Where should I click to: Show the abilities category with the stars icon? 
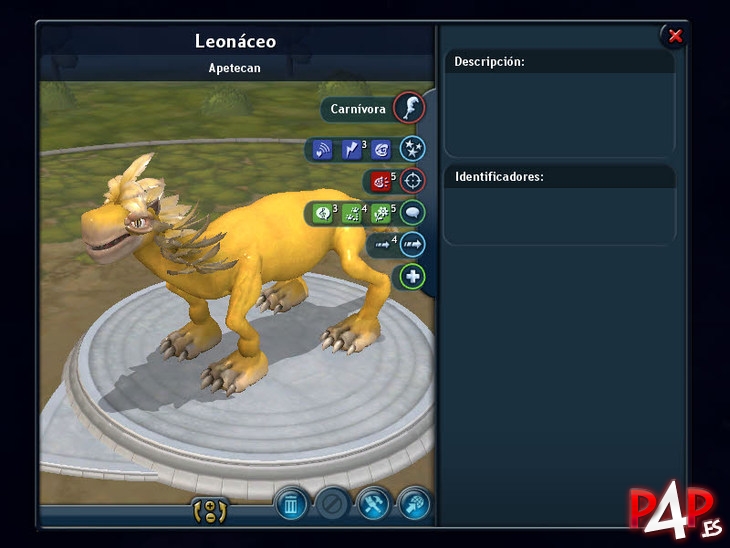[412, 150]
